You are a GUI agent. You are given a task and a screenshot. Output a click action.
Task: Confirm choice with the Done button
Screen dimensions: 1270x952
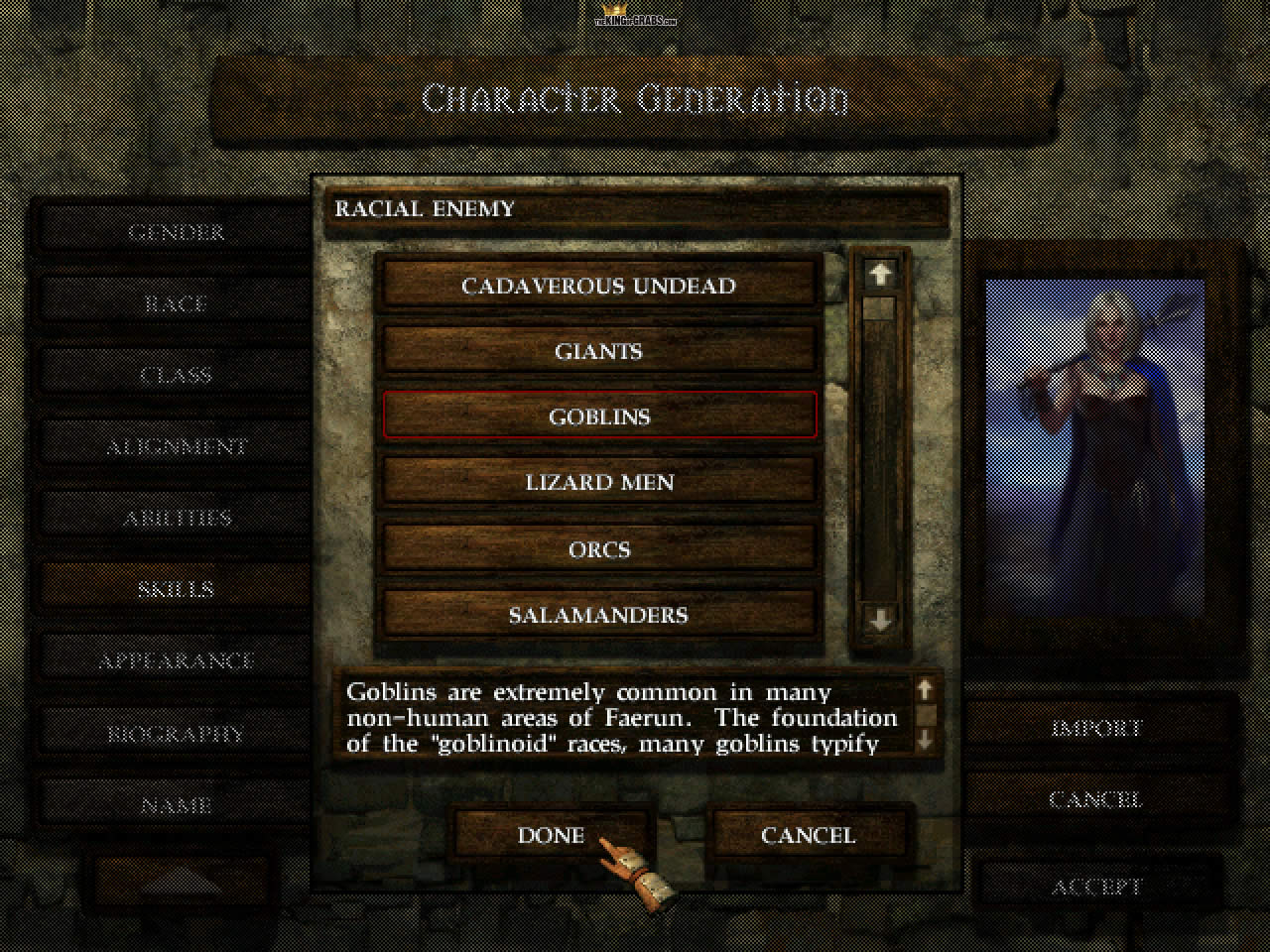(551, 835)
